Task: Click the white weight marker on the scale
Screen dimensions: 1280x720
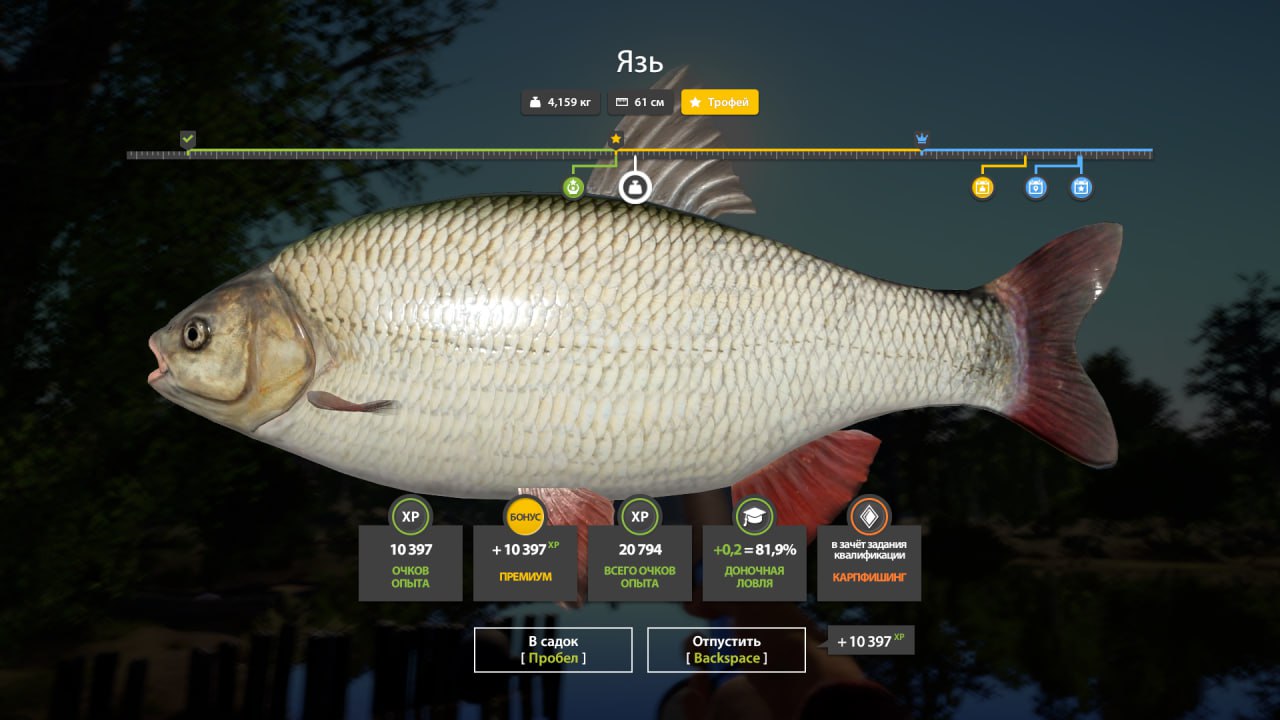Action: 634,187
